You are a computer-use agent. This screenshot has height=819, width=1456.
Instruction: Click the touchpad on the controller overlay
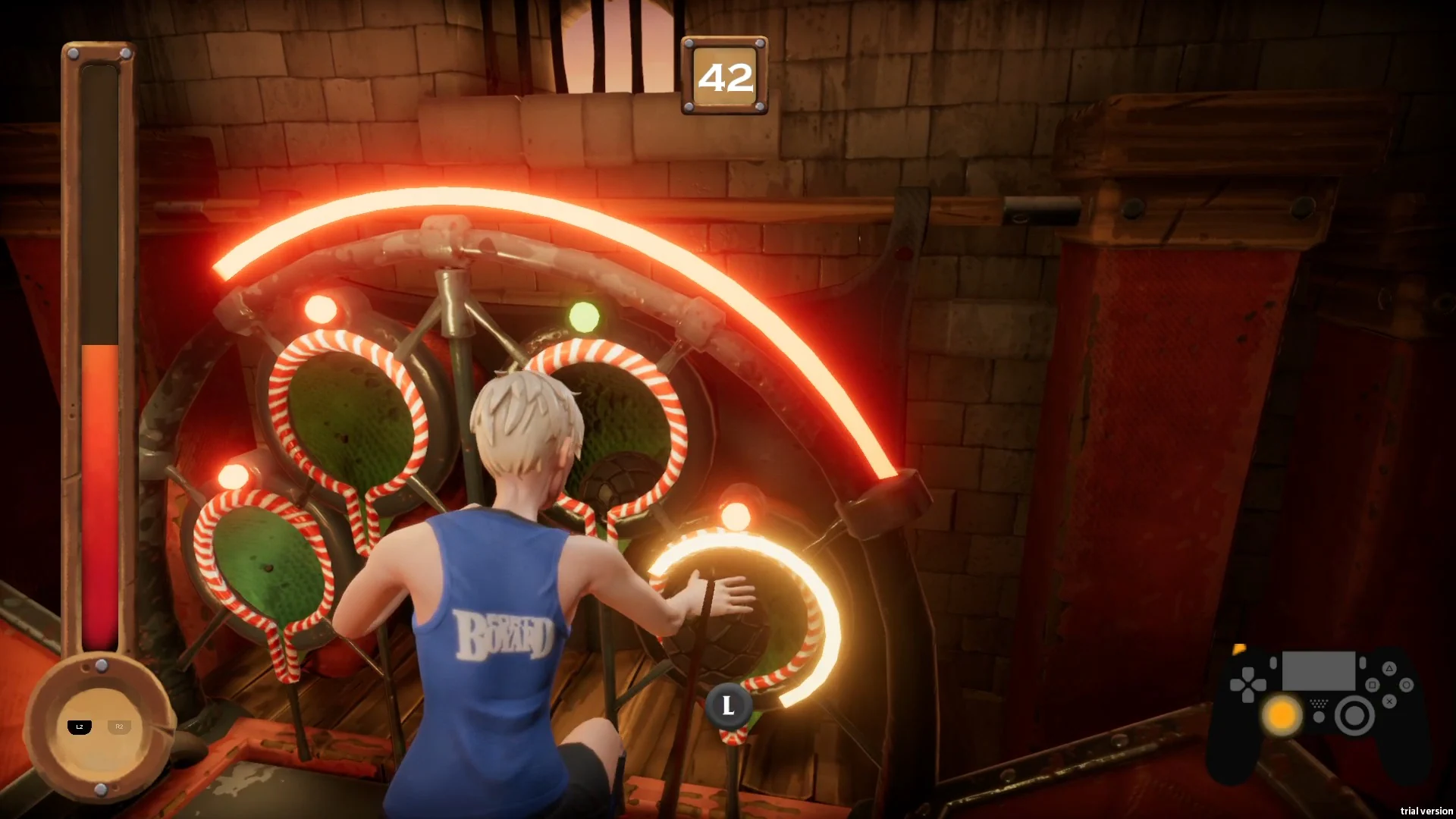[1319, 670]
